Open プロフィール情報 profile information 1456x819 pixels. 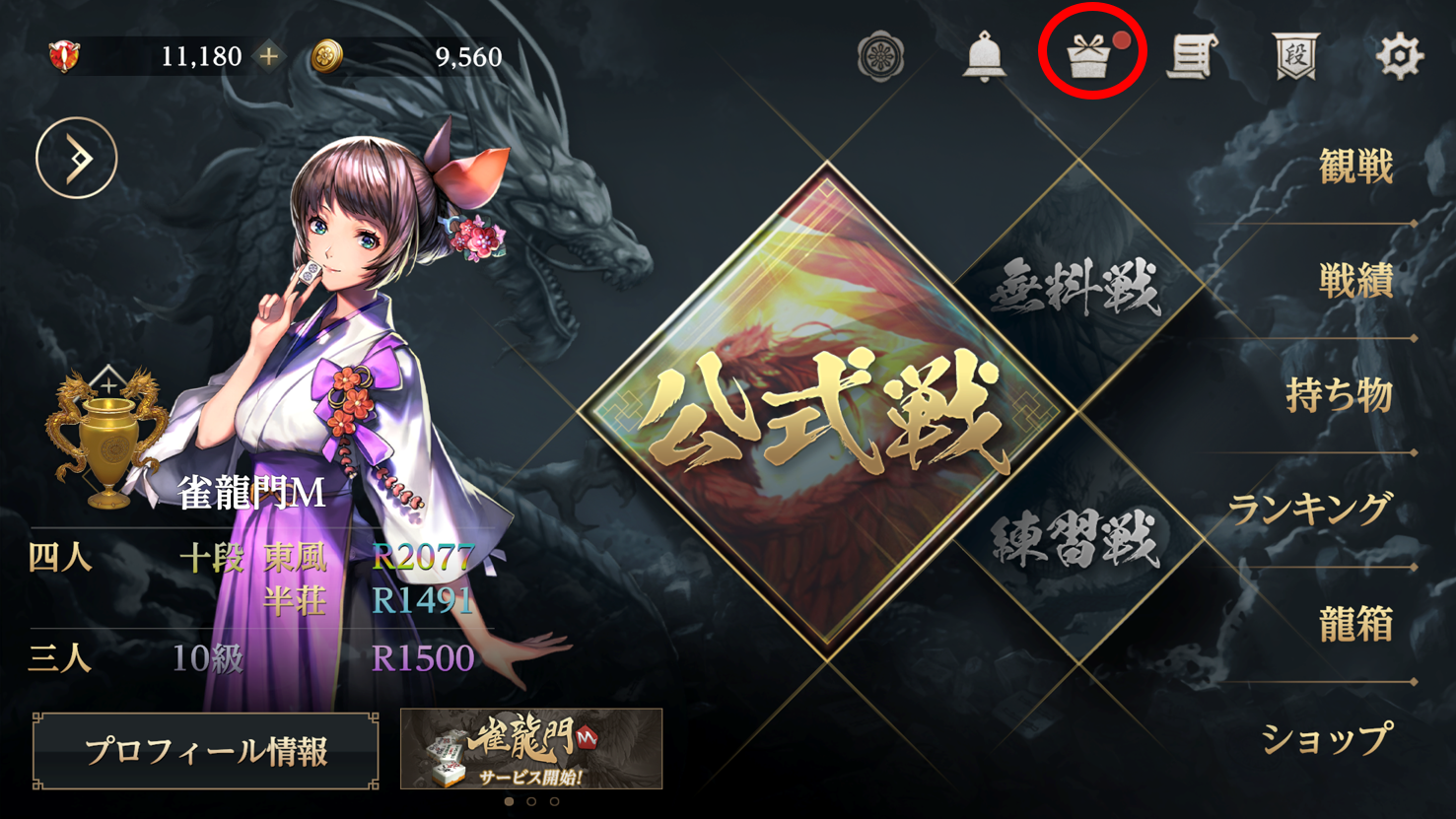pos(205,751)
